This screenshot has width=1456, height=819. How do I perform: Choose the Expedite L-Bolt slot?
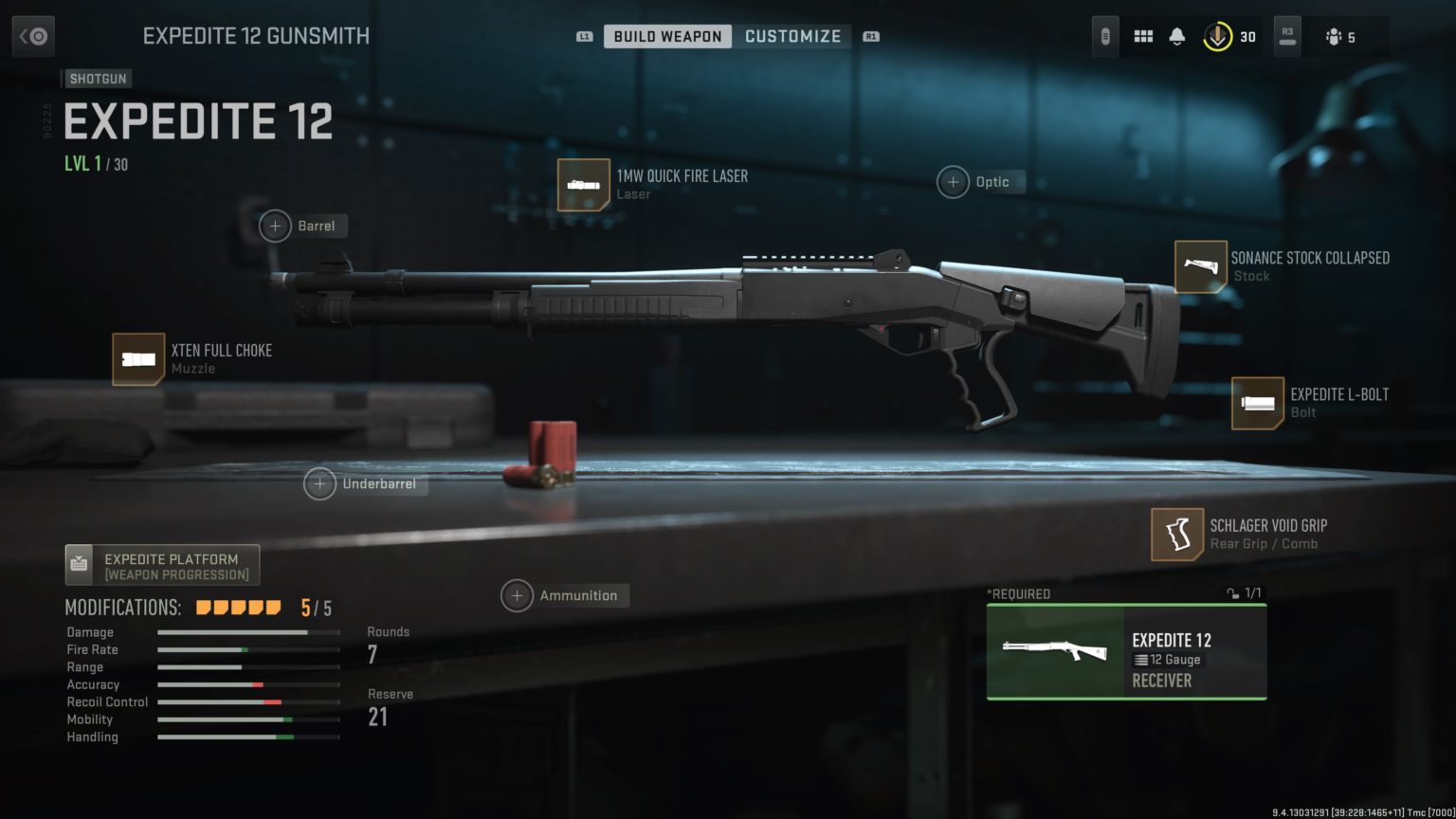[1257, 403]
